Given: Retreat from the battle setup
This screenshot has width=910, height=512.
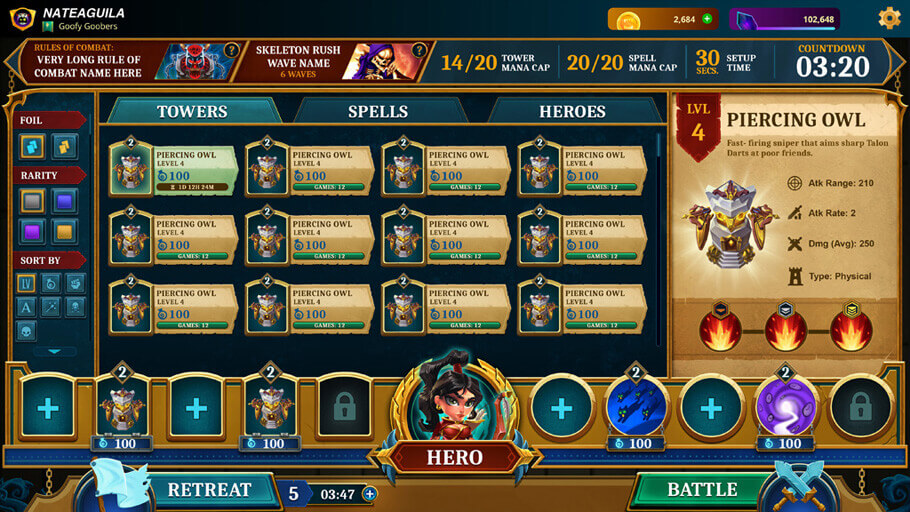Looking at the screenshot, I should [209, 490].
